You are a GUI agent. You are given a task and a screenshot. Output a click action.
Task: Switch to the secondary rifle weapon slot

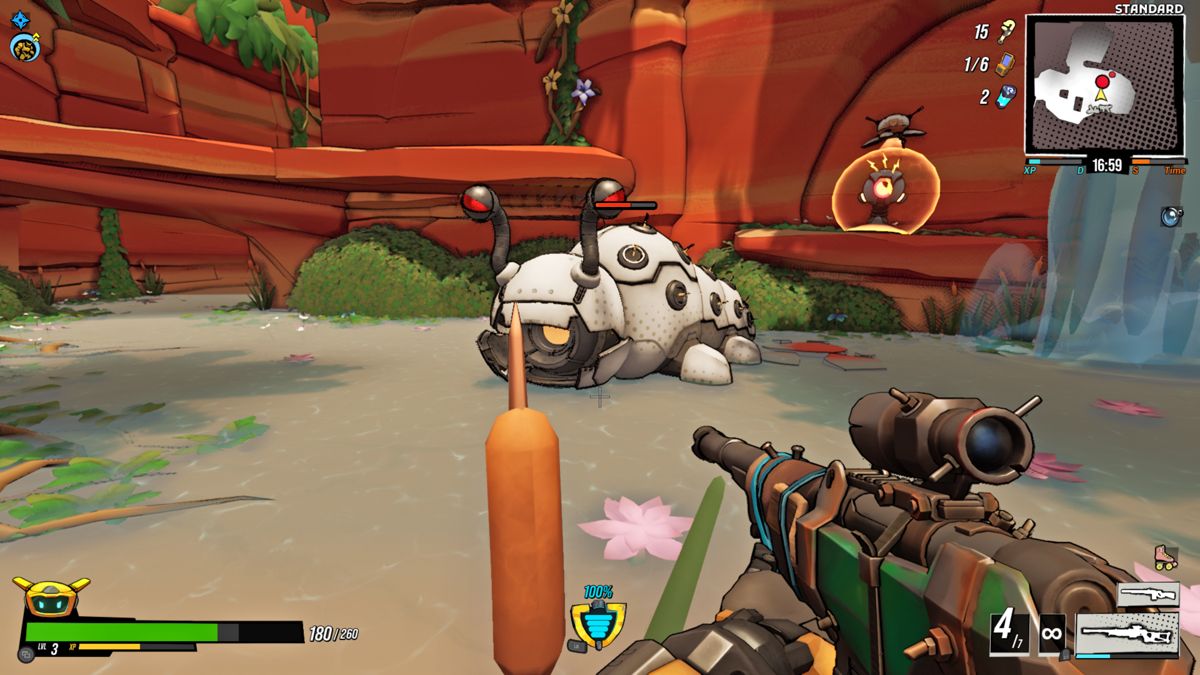point(1147,595)
